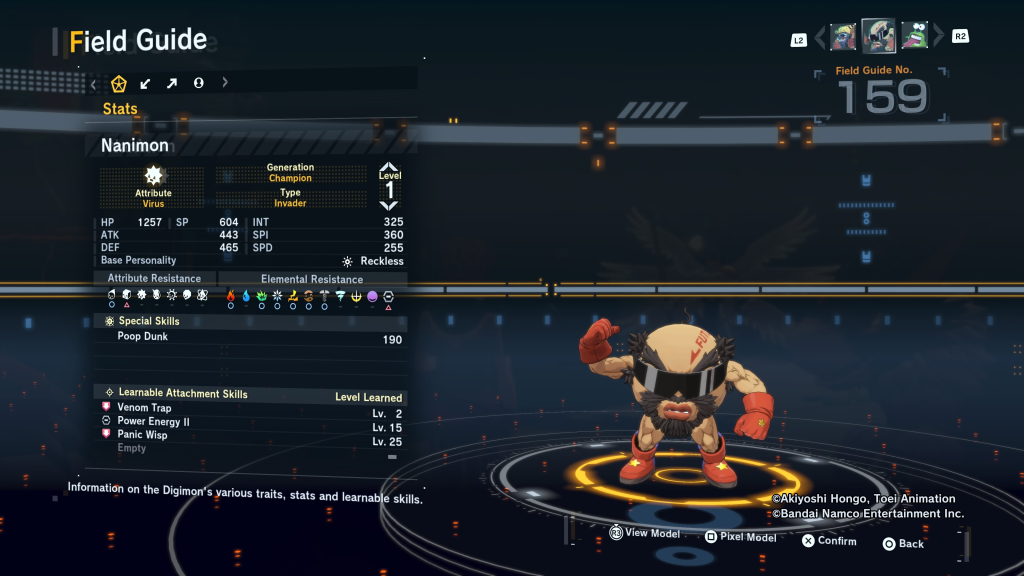This screenshot has width=1024, height=576.
Task: Switch to the down-left arrow tab
Action: click(146, 83)
